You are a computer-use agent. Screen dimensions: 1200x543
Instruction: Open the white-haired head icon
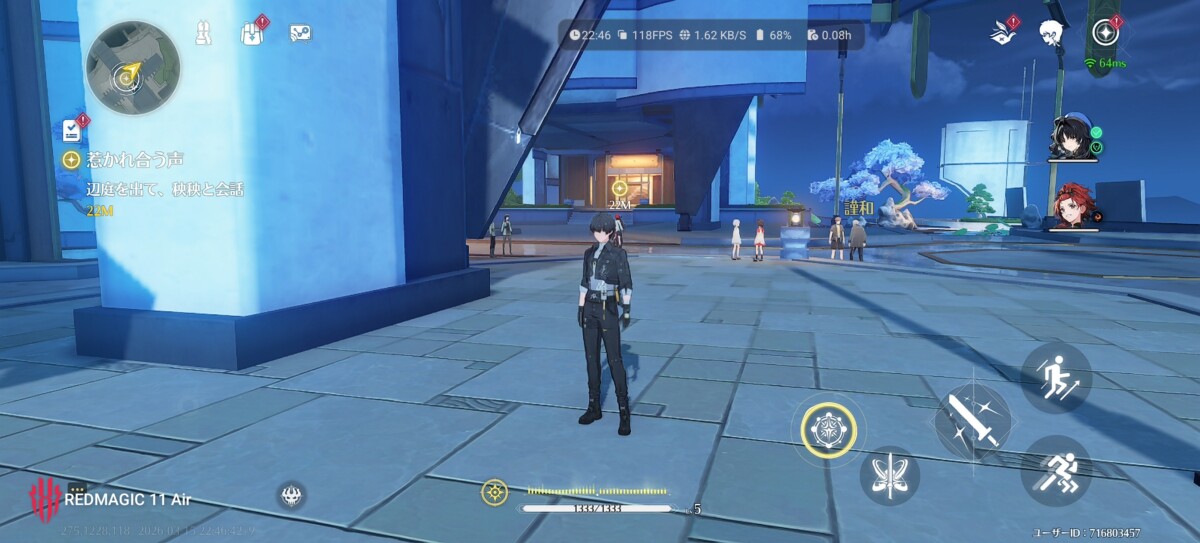1050,33
